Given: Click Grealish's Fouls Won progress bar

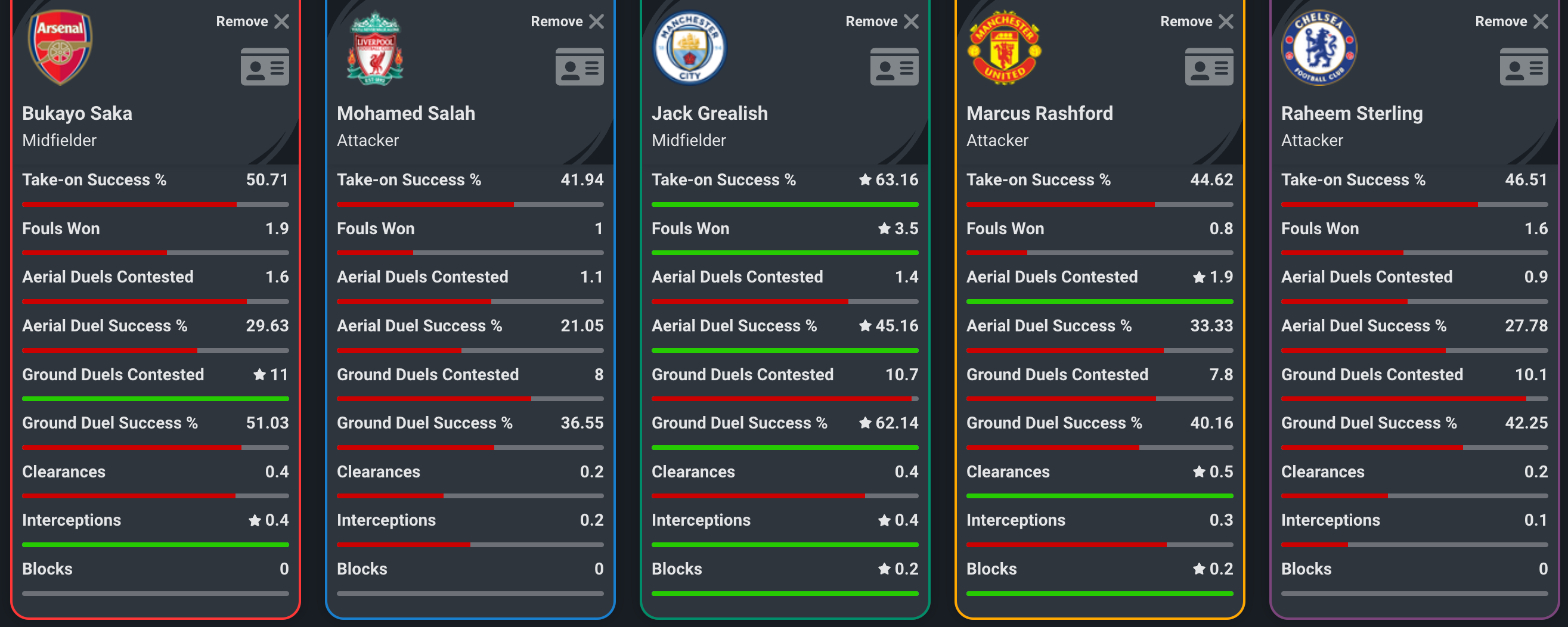Looking at the screenshot, I should pos(785,252).
